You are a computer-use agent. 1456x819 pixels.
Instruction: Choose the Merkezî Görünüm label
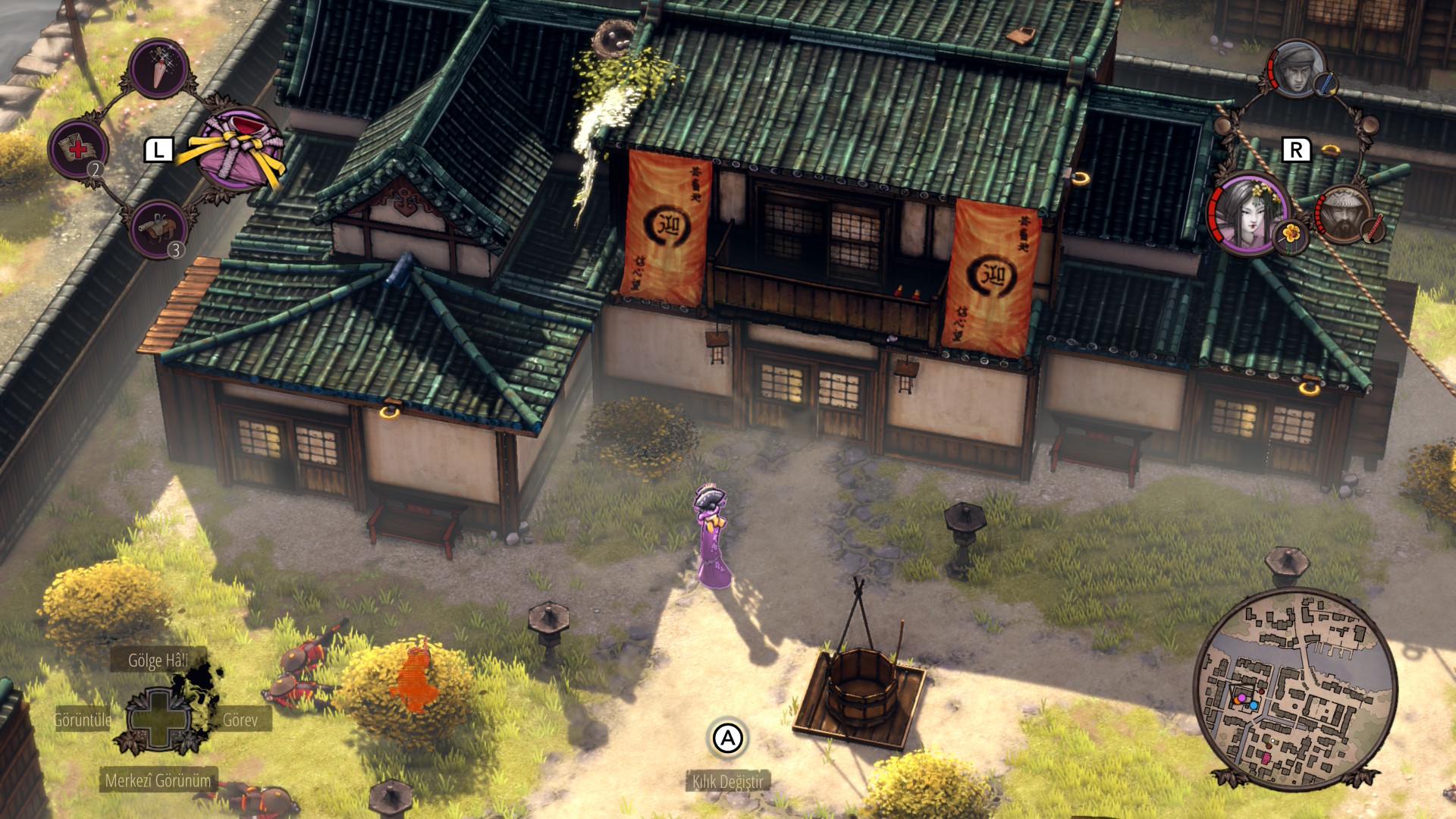click(158, 780)
